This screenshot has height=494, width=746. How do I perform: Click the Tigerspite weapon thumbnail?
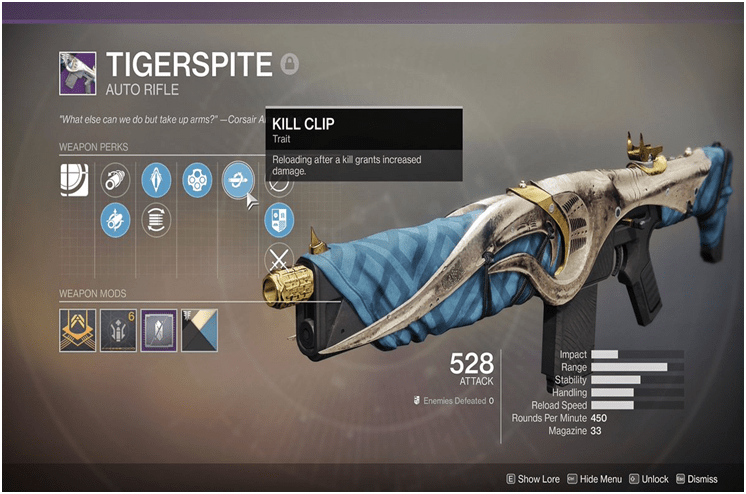point(77,71)
